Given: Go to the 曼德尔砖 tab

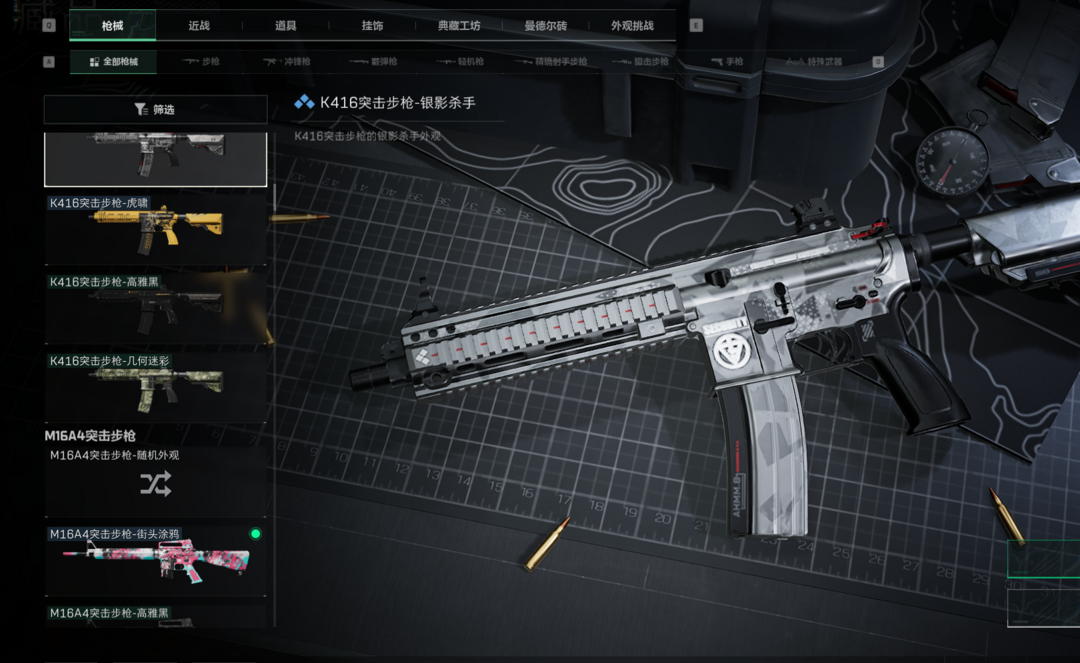Looking at the screenshot, I should 546,25.
